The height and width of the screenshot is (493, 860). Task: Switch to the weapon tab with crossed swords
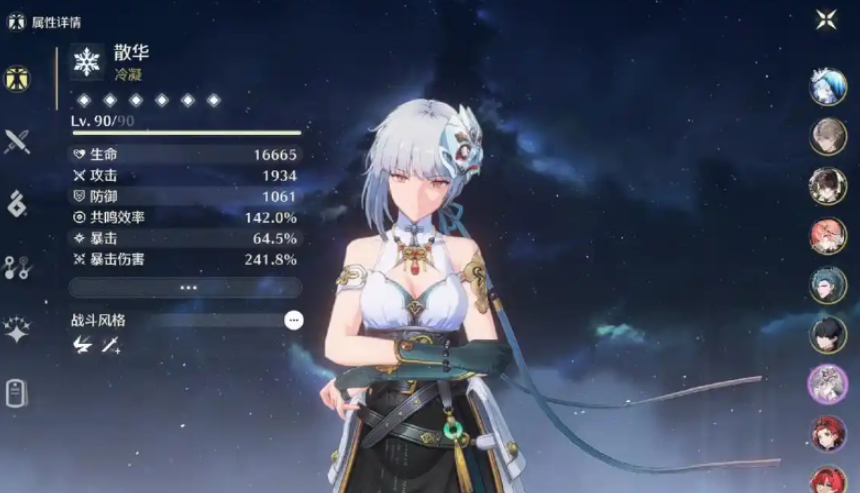17,141
